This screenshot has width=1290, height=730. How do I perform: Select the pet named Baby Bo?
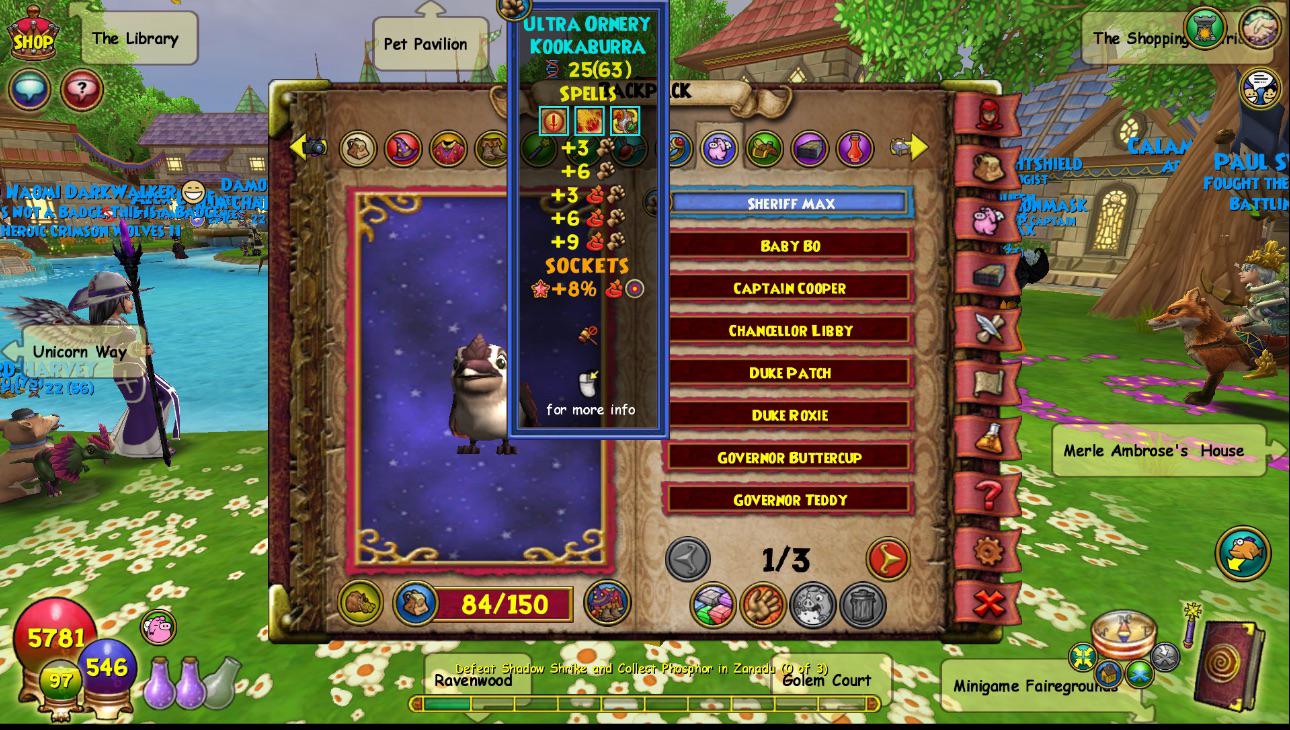click(789, 245)
